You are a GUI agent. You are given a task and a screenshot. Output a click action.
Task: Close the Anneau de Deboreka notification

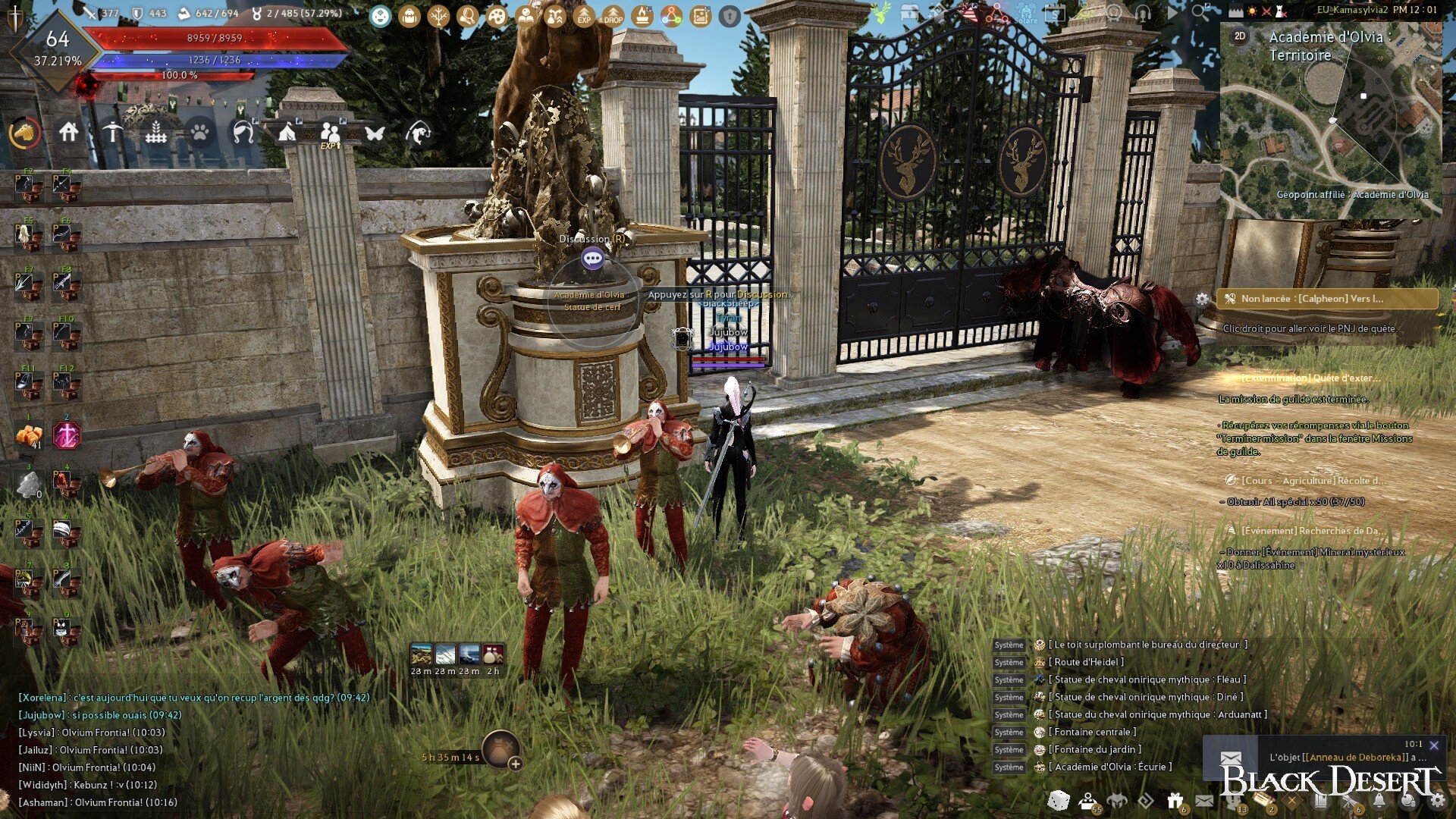[x=1434, y=745]
